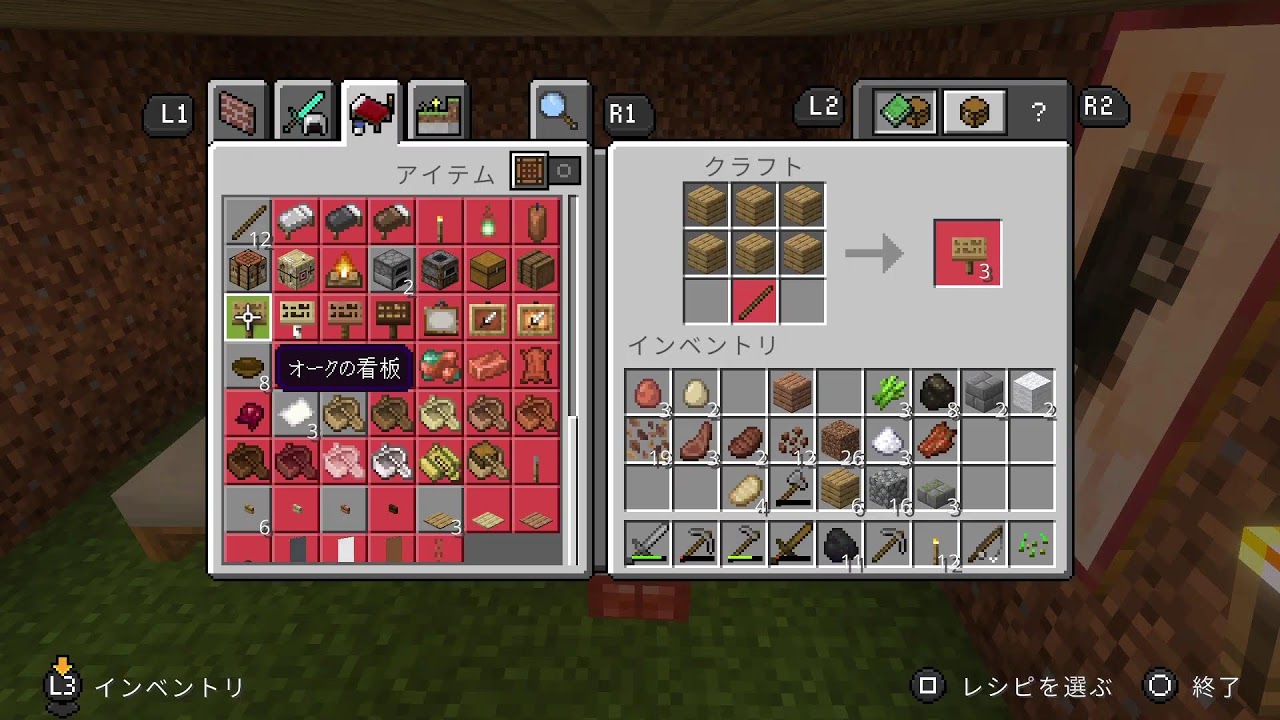
Task: Select the campfire icon in item list
Action: [344, 270]
